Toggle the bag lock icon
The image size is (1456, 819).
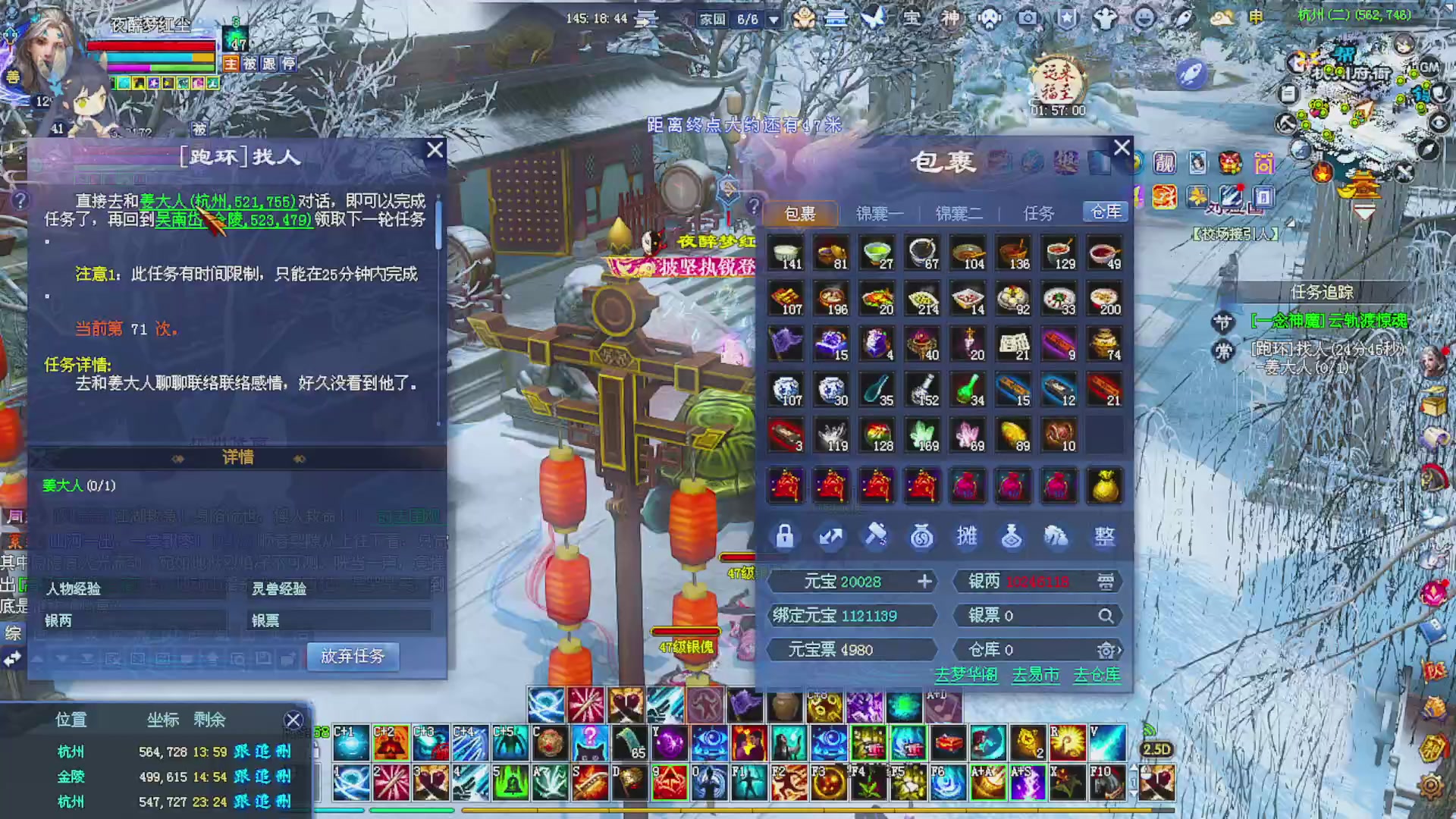click(785, 536)
